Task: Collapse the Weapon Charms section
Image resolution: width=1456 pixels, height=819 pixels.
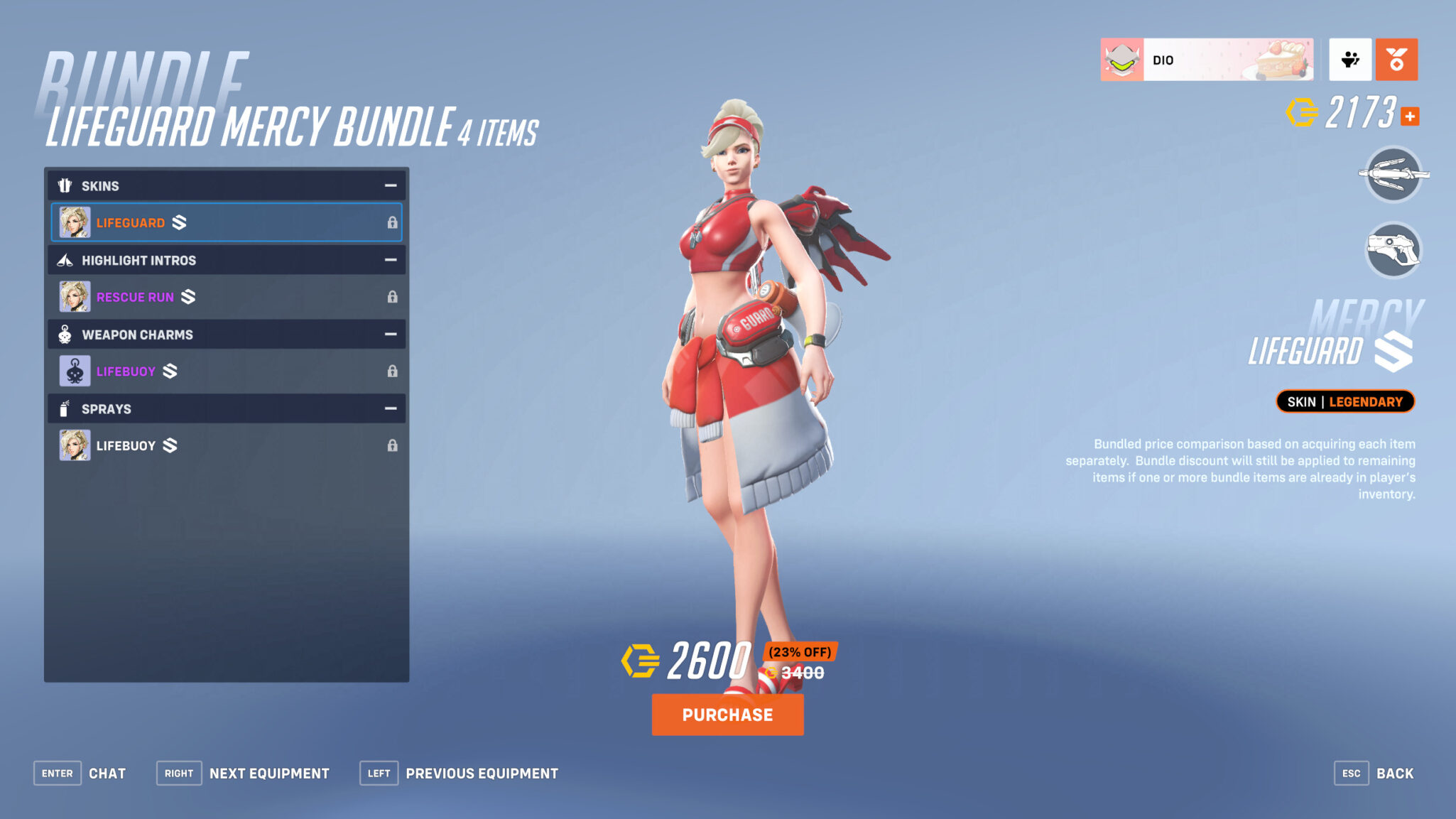Action: (390, 334)
